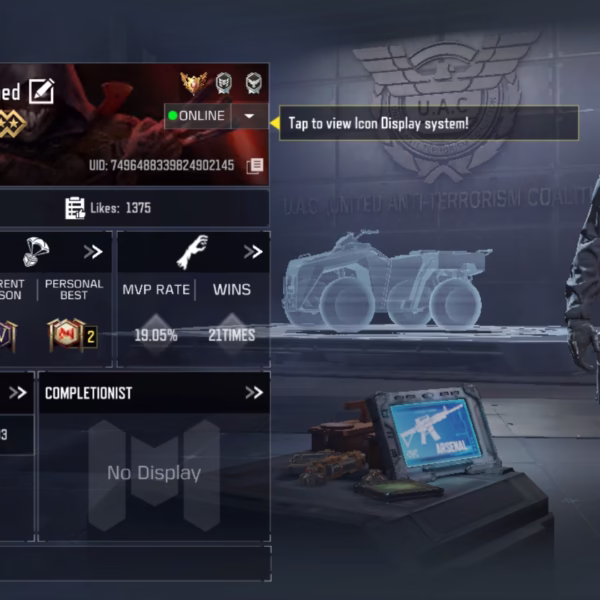Edit the player name with the pencil icon
Viewport: 600px width, 600px height.
41,91
